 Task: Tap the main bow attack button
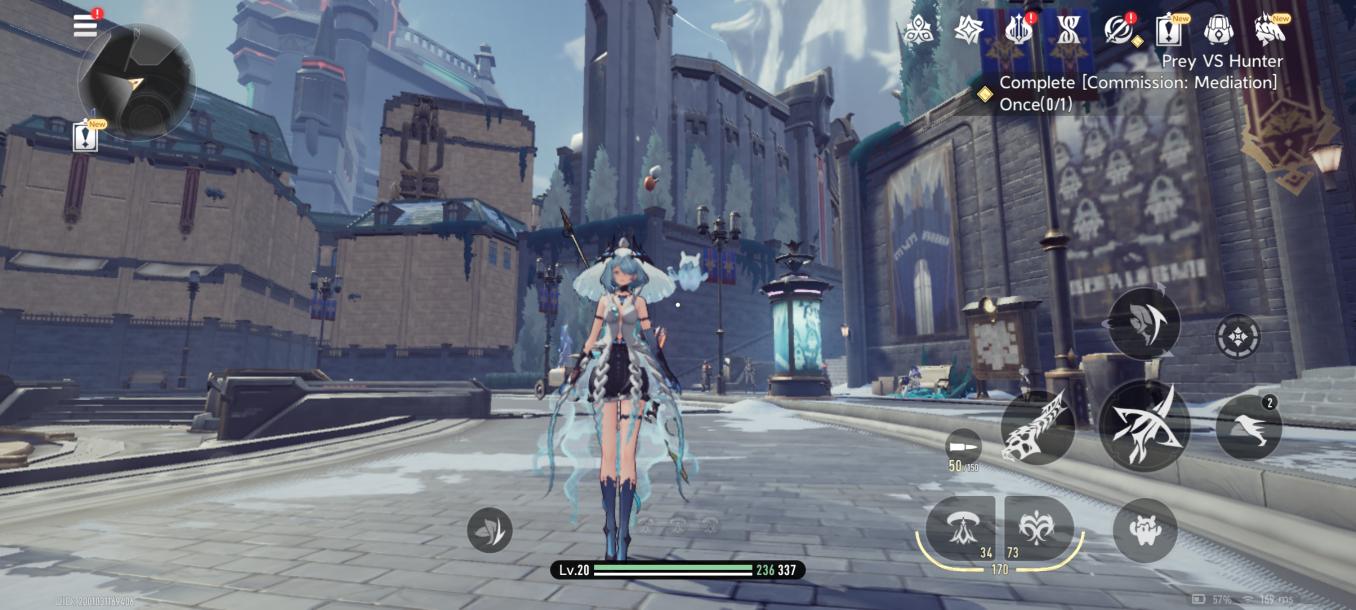pos(1144,425)
